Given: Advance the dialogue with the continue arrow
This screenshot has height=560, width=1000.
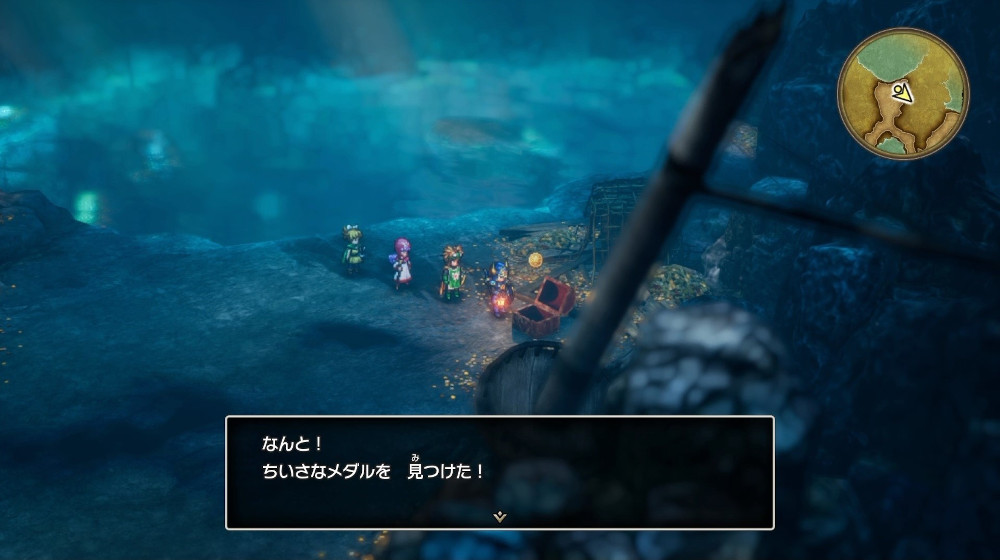Looking at the screenshot, I should tap(500, 517).
